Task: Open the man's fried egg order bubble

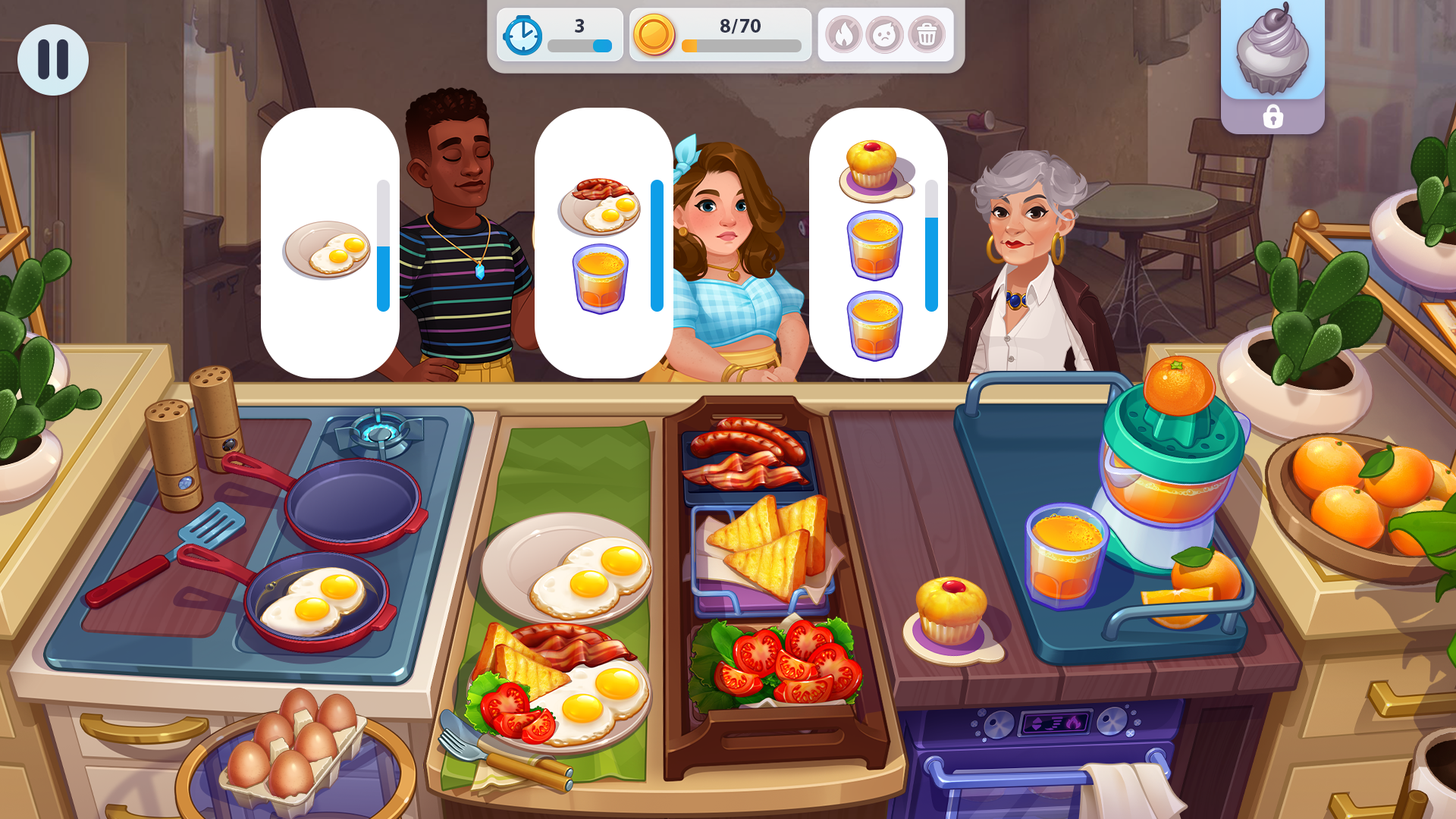Action: coord(329,247)
